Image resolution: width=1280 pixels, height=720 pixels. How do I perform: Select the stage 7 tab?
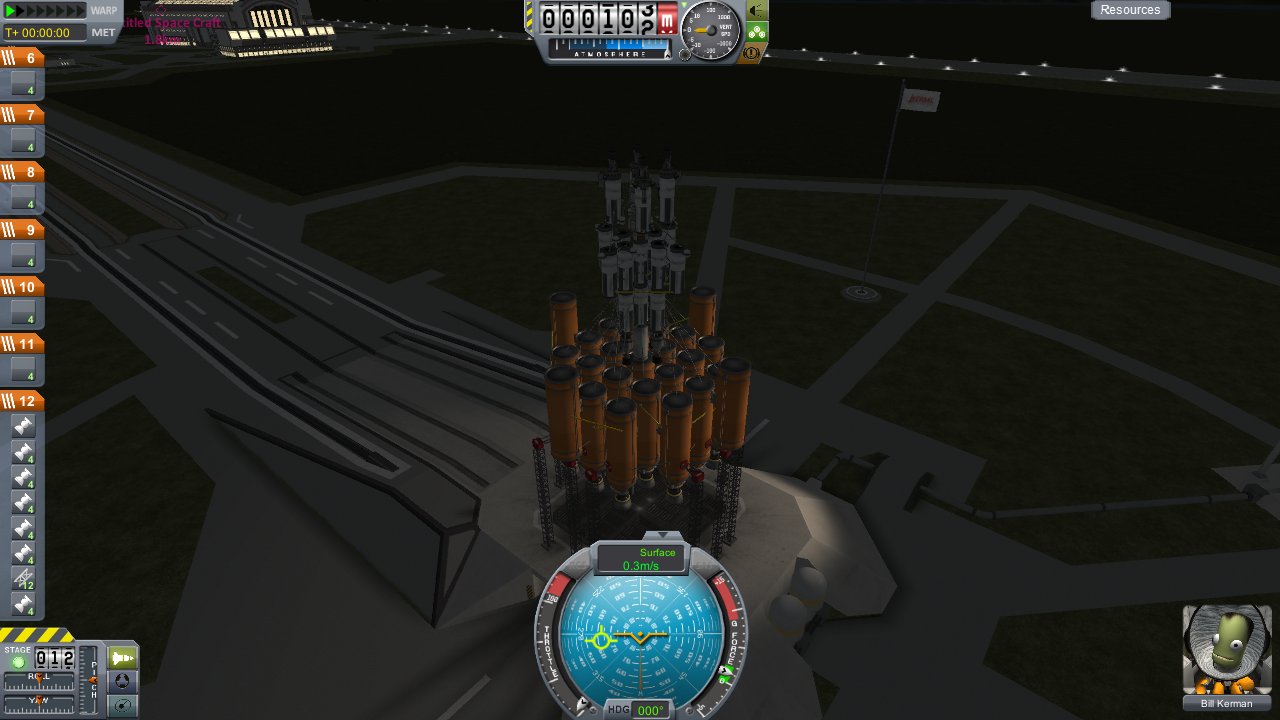click(x=22, y=115)
